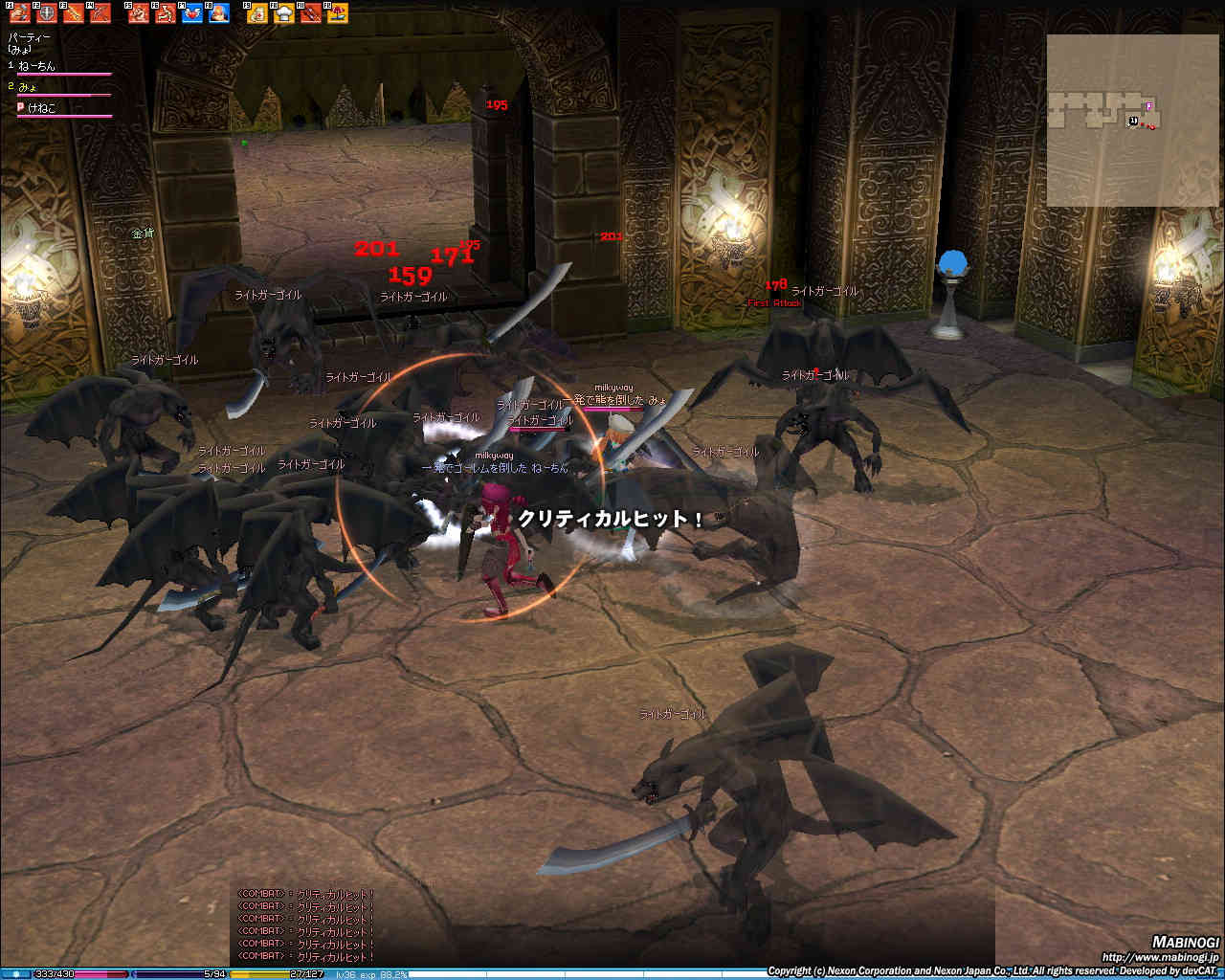This screenshot has width=1225, height=980.
Task: Select the F10 chef hat cooking skill
Action: (x=283, y=13)
